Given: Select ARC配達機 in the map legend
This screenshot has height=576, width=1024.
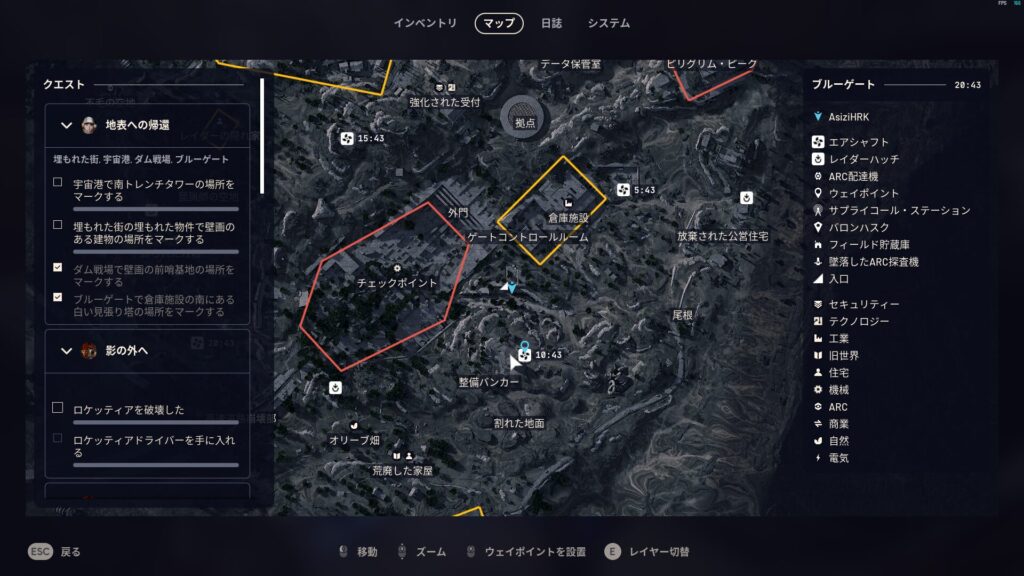Looking at the screenshot, I should tap(852, 176).
